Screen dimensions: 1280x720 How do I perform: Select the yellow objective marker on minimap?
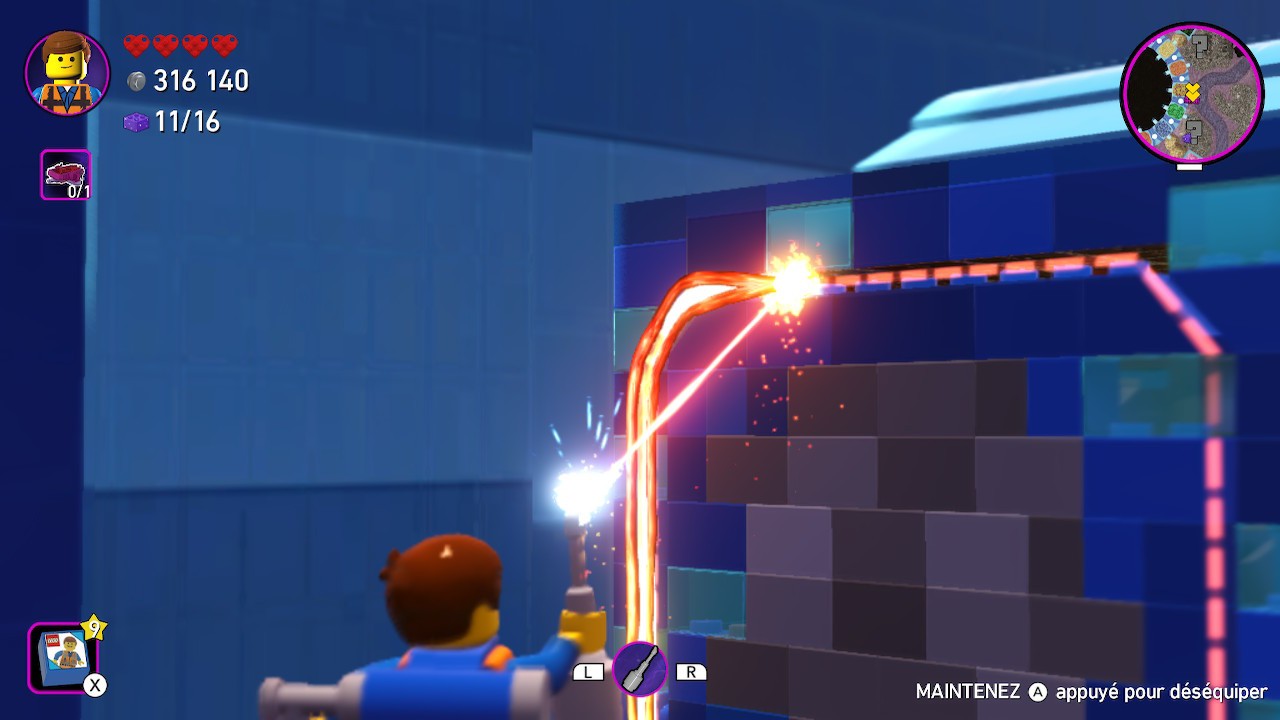pos(1191,90)
